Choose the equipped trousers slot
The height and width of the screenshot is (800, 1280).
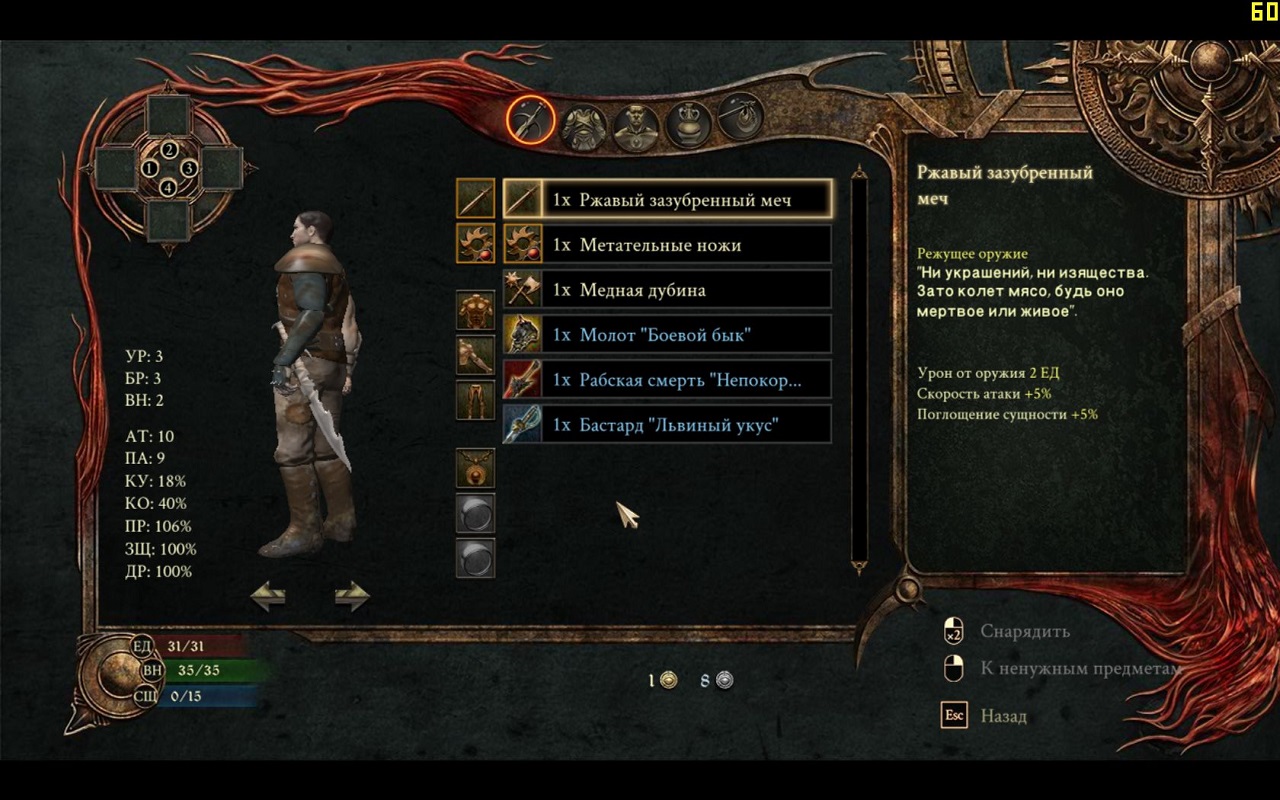pyautogui.click(x=475, y=400)
